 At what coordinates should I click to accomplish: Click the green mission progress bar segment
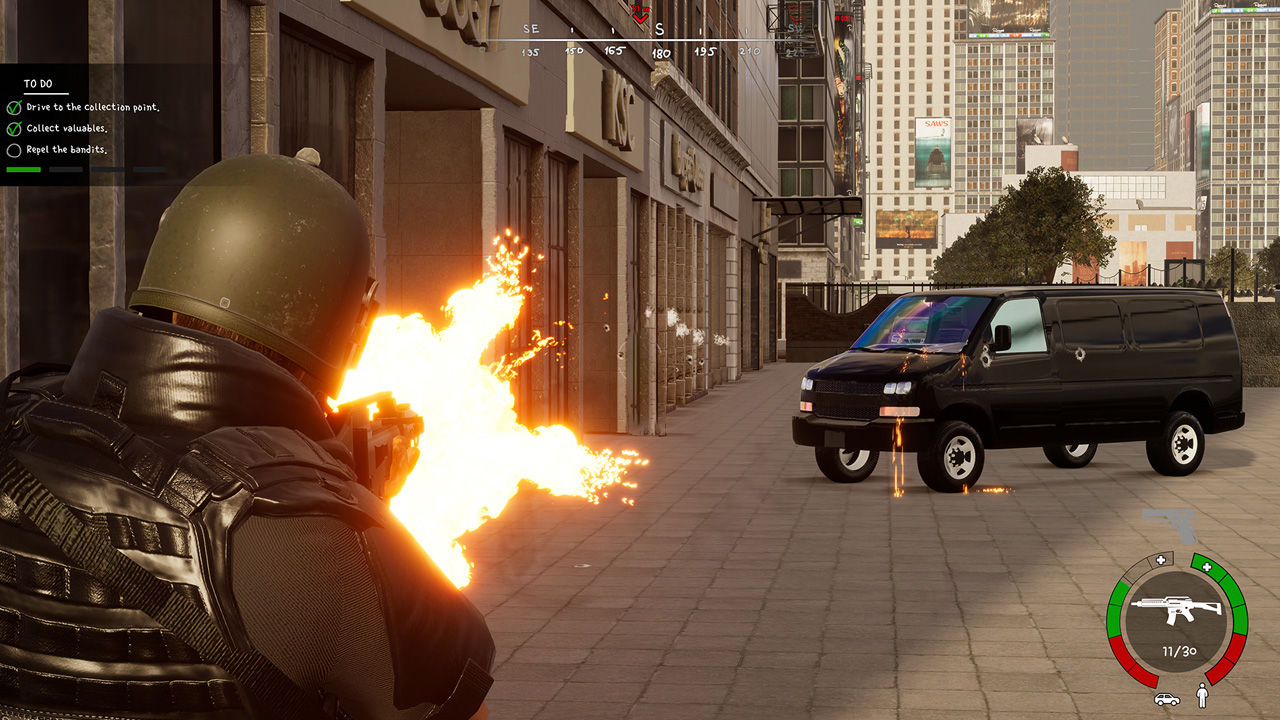(x=24, y=170)
